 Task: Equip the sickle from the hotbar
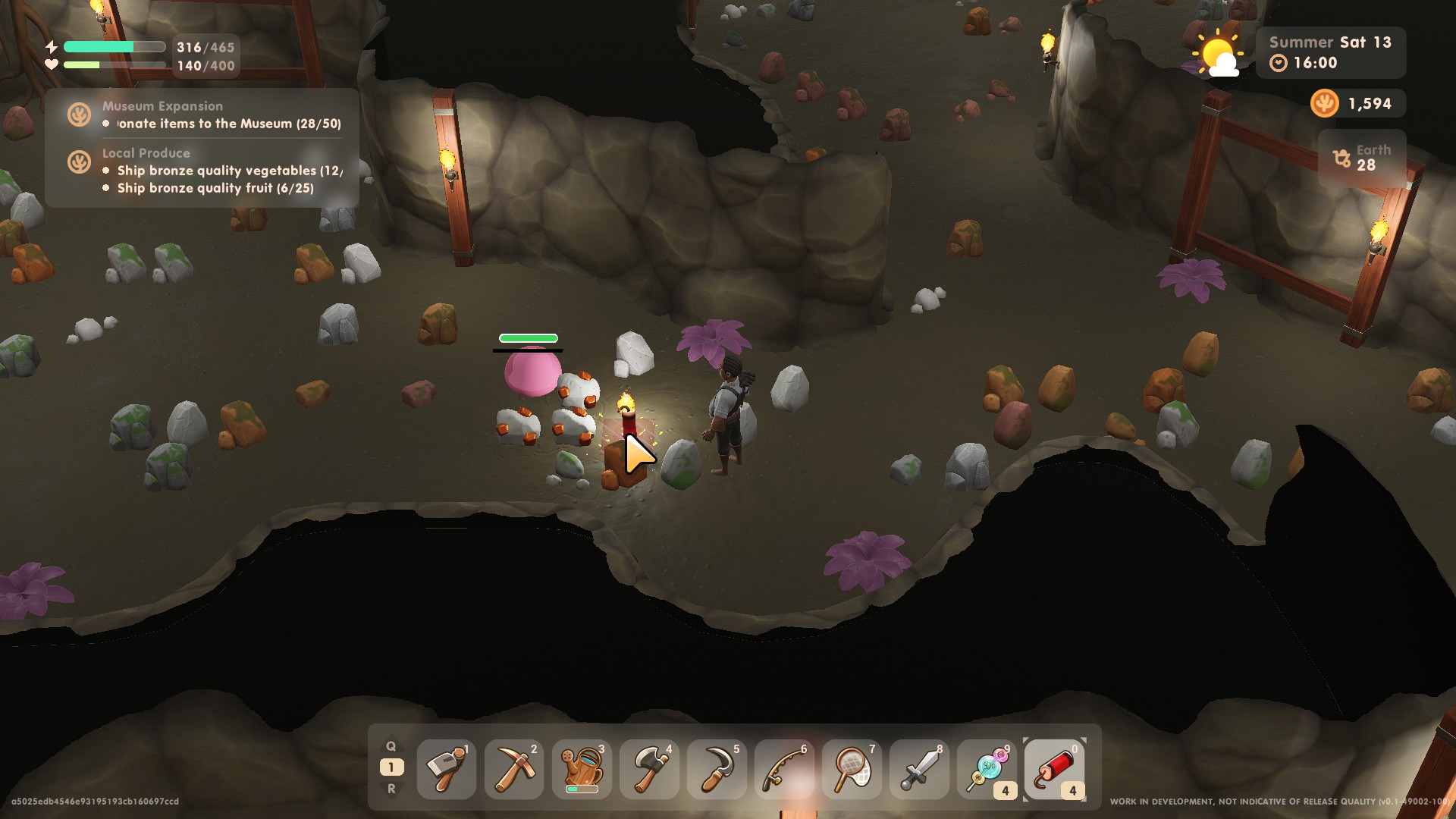point(717,769)
